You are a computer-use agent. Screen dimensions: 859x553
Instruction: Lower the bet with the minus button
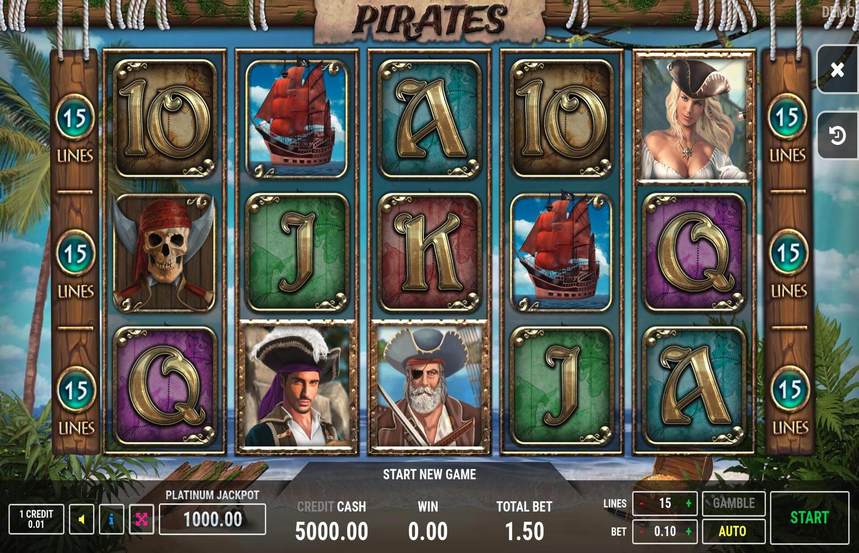pyautogui.click(x=641, y=531)
